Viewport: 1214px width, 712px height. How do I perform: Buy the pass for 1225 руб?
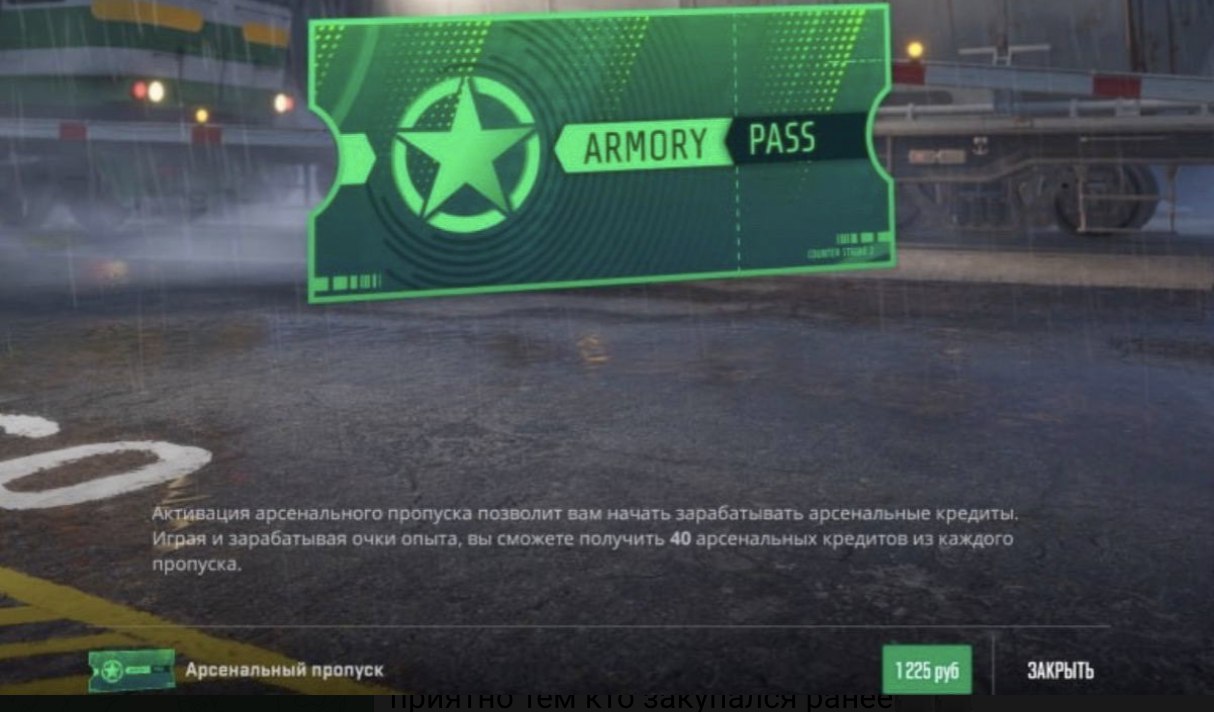926,670
